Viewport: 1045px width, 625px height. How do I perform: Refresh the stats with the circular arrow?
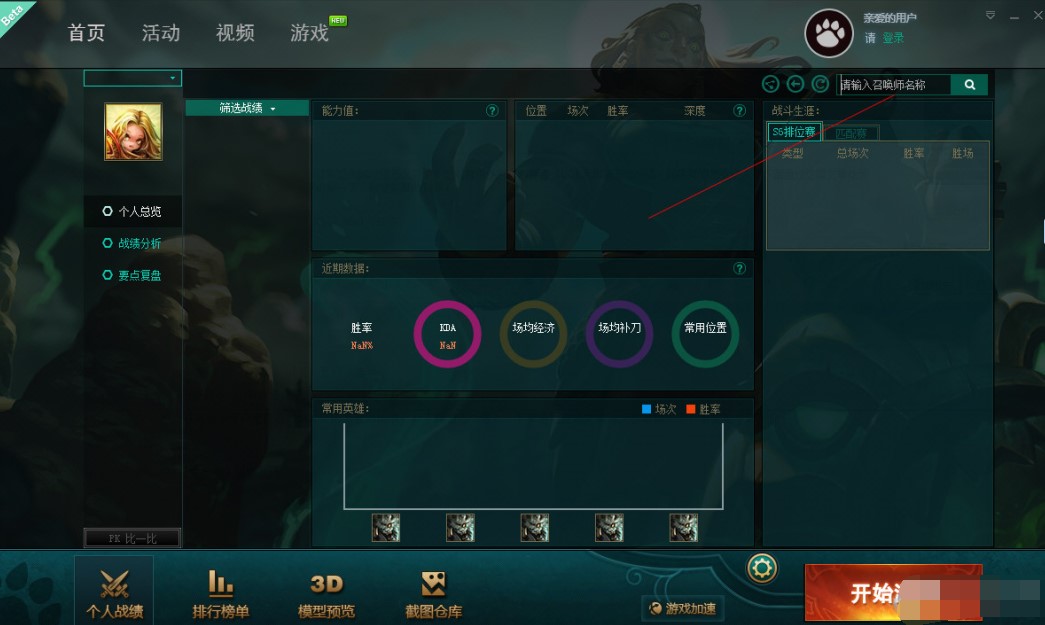(820, 85)
